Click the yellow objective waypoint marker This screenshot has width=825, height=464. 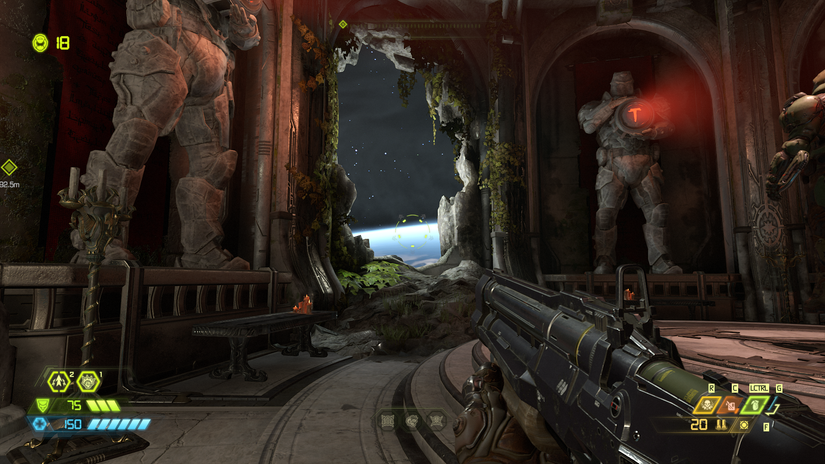pyautogui.click(x=9, y=168)
